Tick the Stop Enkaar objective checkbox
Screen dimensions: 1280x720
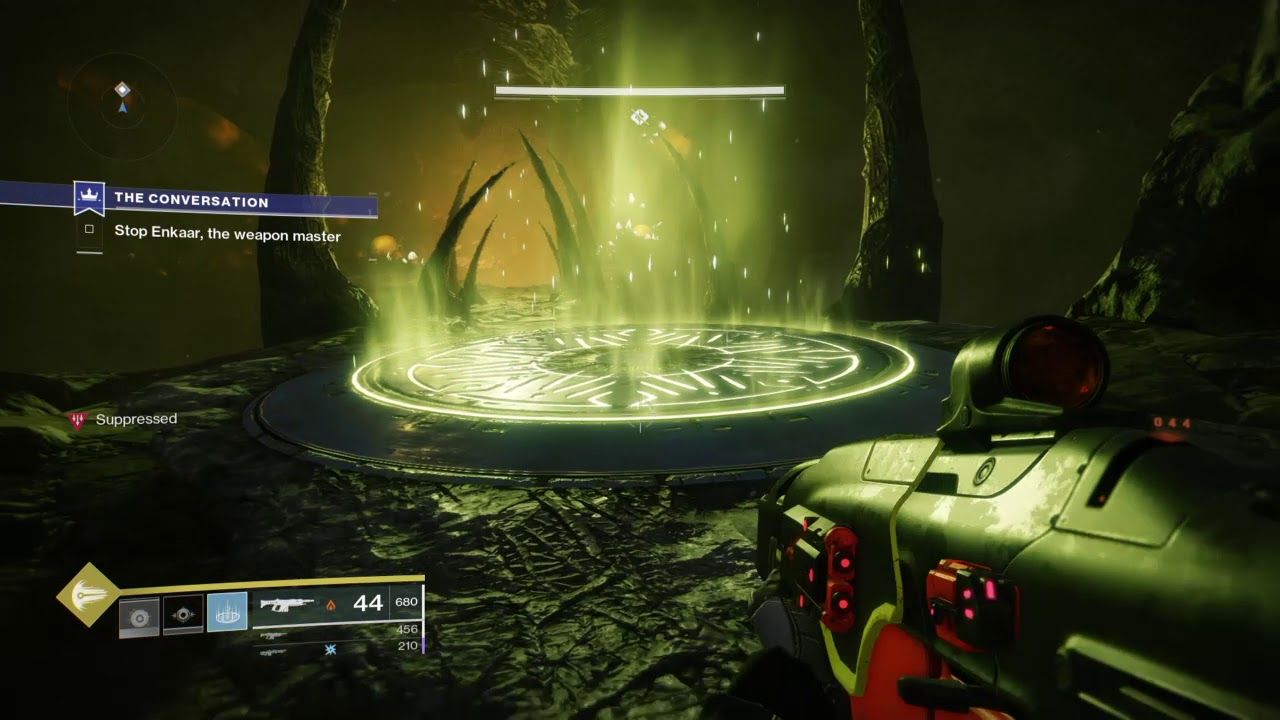89,229
